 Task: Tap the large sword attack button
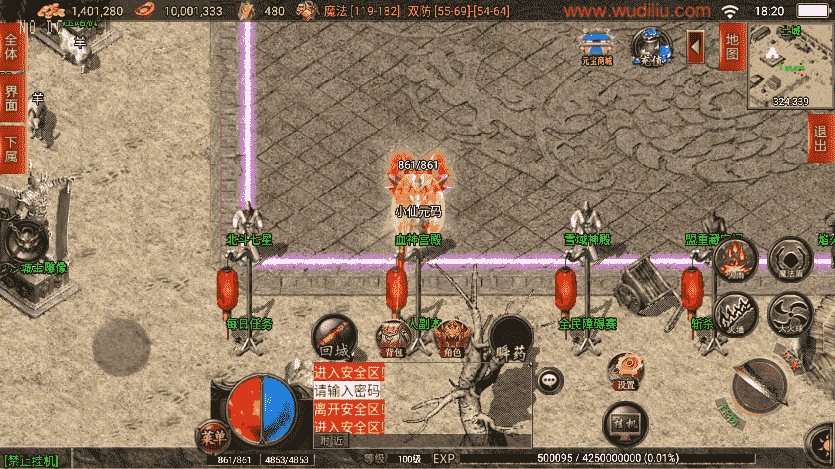click(758, 387)
